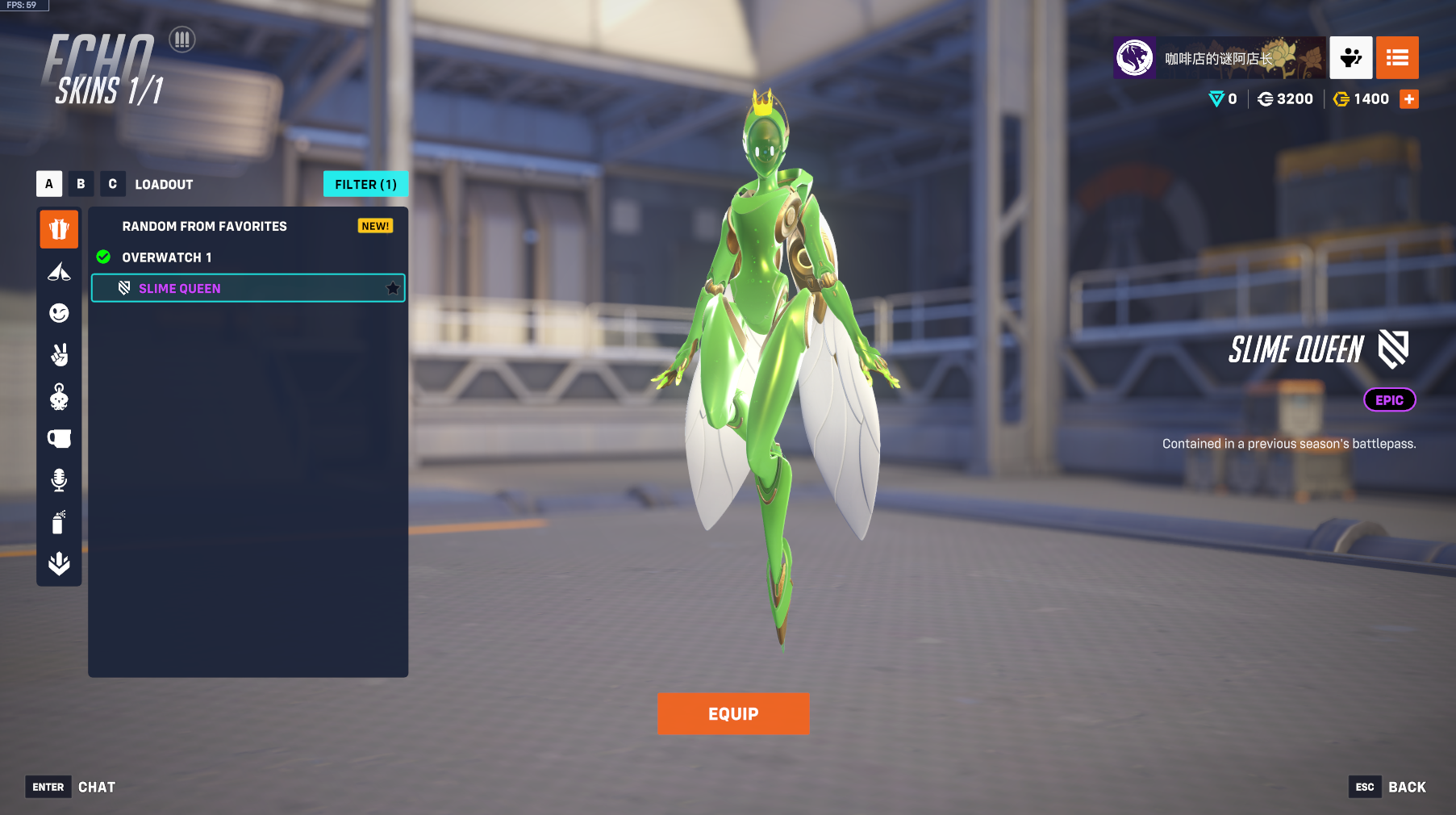
Task: Select Random From Favorites entry
Action: (205, 226)
